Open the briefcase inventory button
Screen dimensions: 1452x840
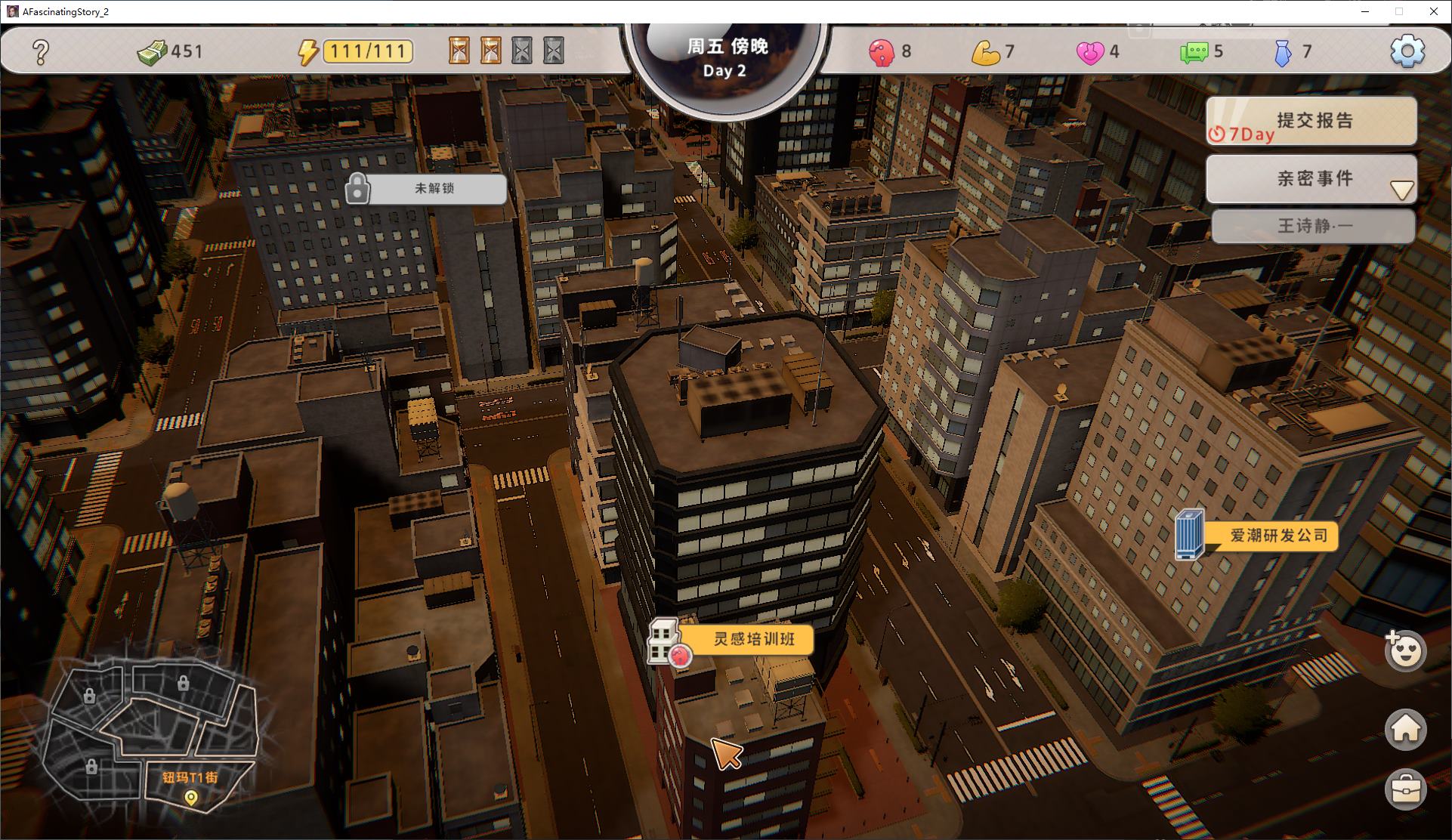coord(1405,789)
